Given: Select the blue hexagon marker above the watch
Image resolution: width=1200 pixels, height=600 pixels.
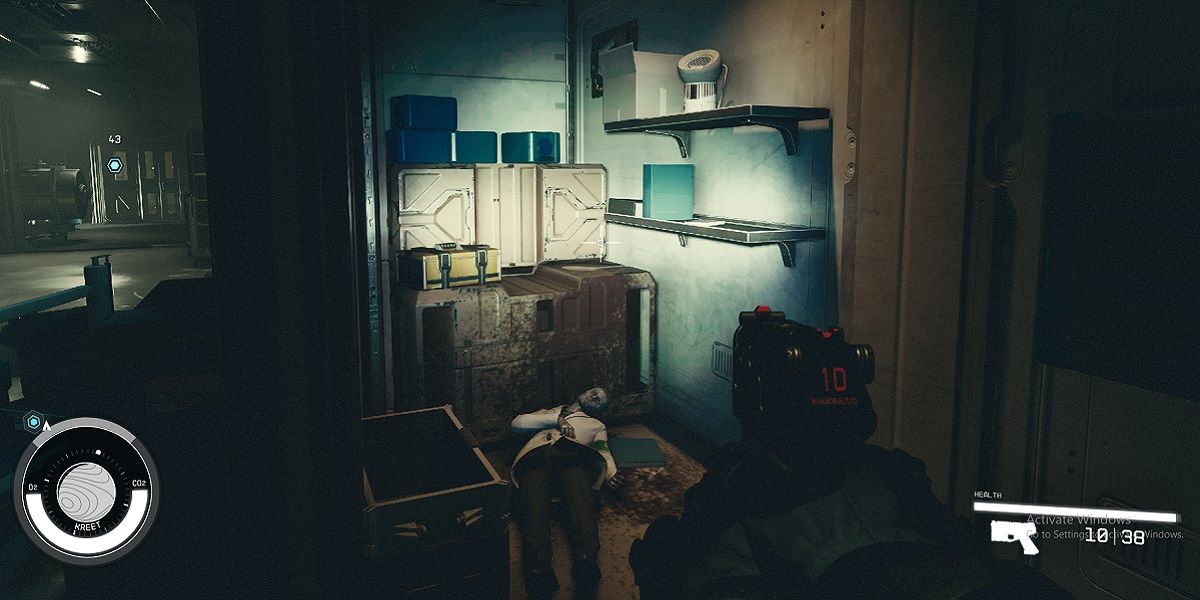Looking at the screenshot, I should point(33,422).
